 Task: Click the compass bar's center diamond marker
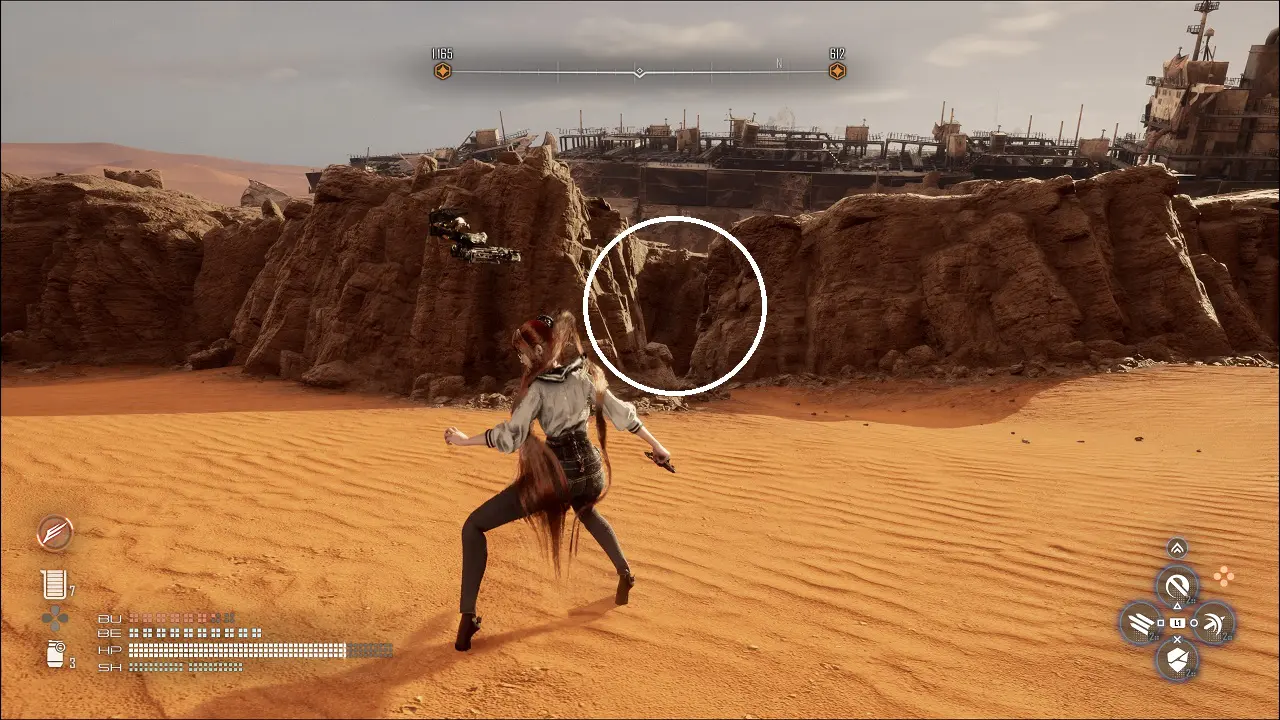point(639,72)
